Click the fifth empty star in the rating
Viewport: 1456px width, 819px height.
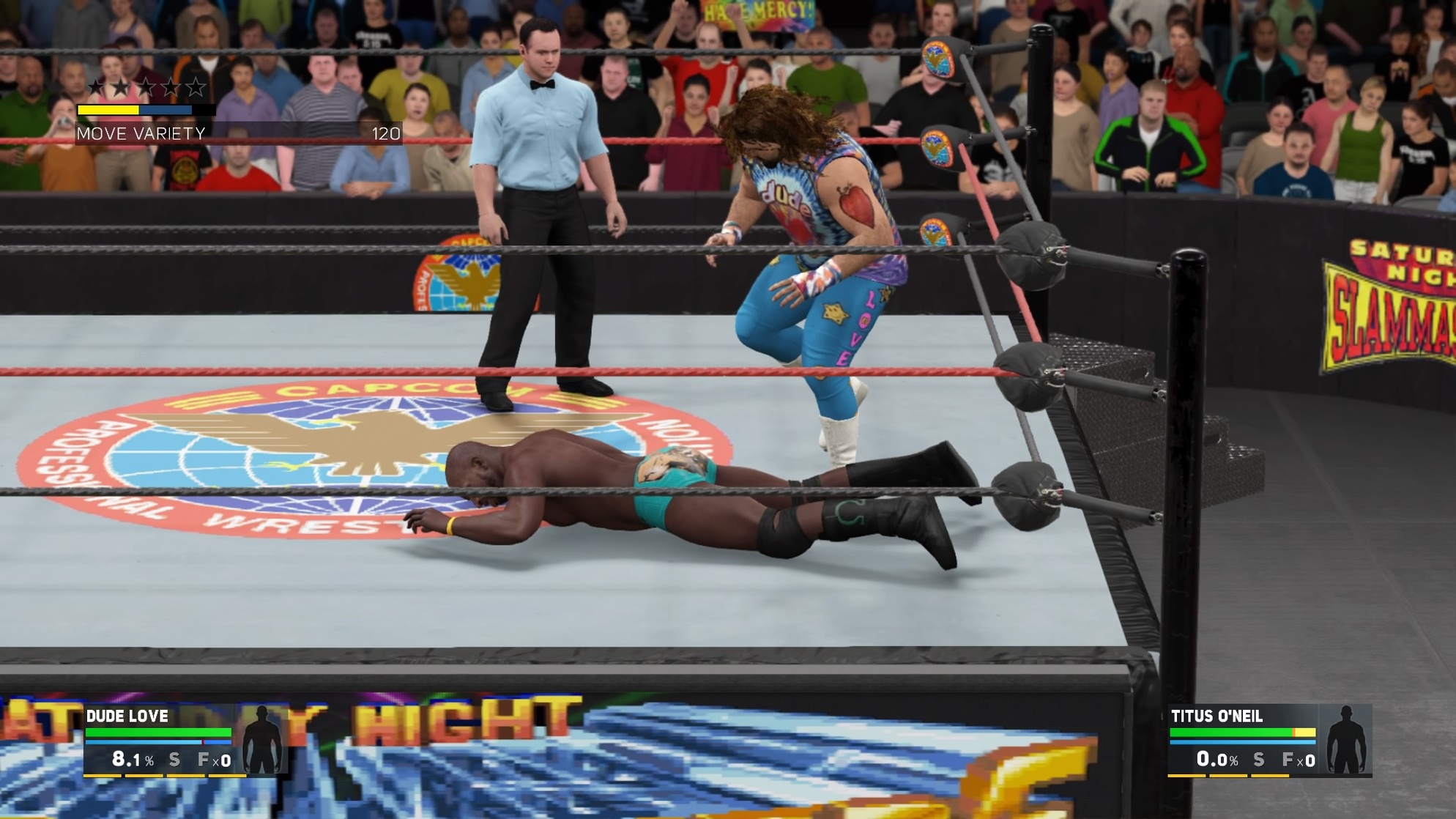tap(196, 87)
